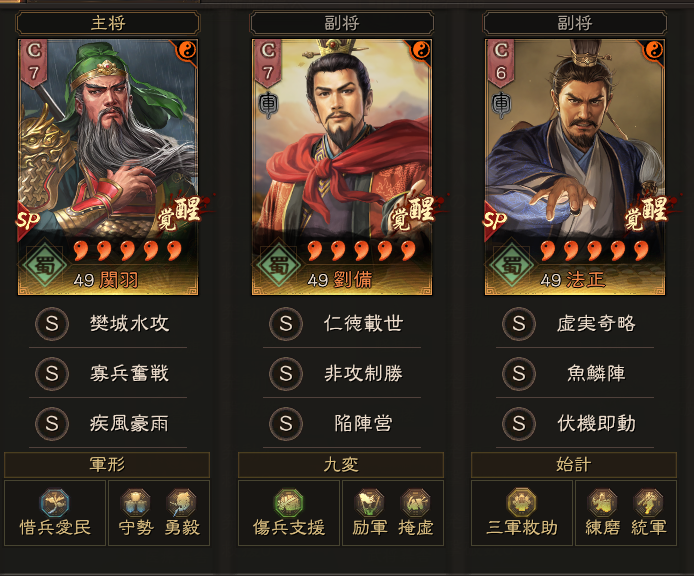694x576 pixels.
Task: Select the 掩虚 trait icon
Action: point(416,503)
